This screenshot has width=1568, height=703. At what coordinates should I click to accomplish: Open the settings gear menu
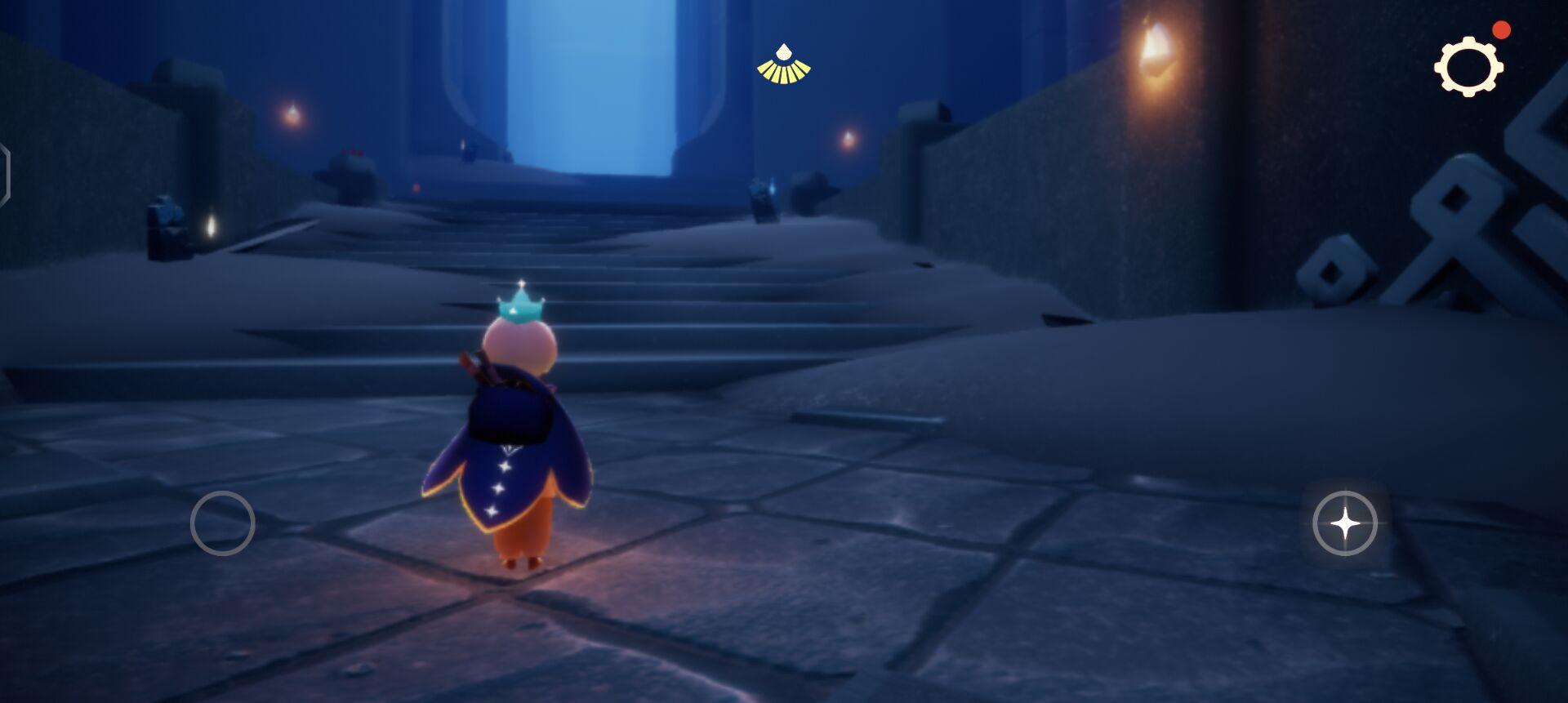pyautogui.click(x=1468, y=66)
